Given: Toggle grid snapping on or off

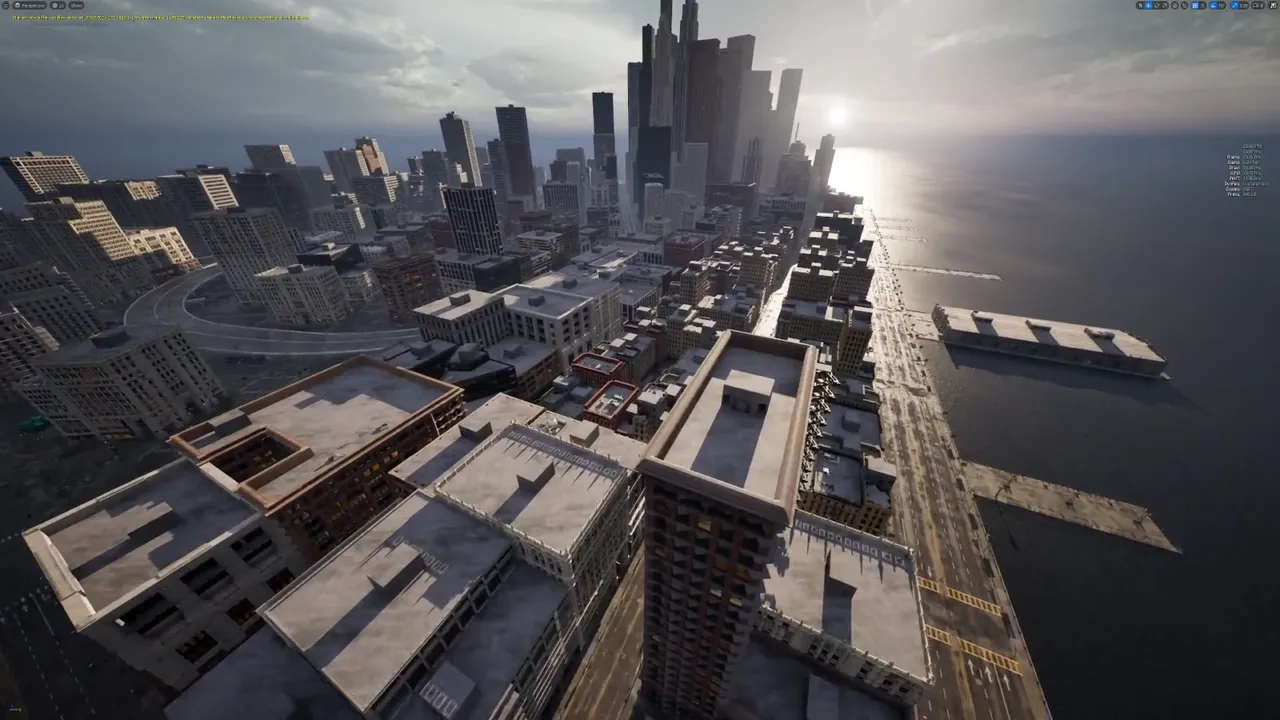Looking at the screenshot, I should point(1194,5).
